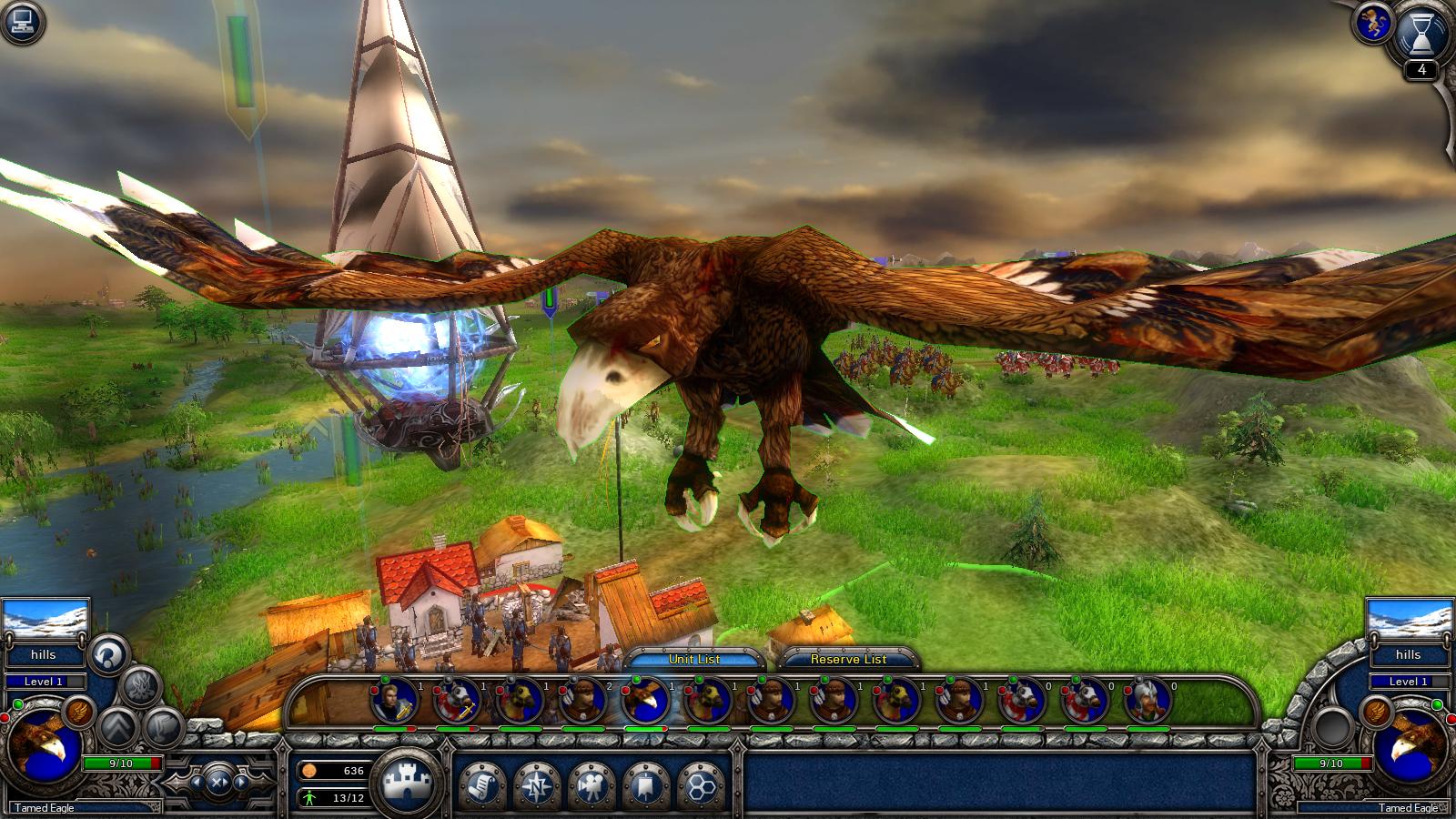Open the quest objectives scroll icon
Viewport: 1456px width, 819px height.
pyautogui.click(x=481, y=784)
